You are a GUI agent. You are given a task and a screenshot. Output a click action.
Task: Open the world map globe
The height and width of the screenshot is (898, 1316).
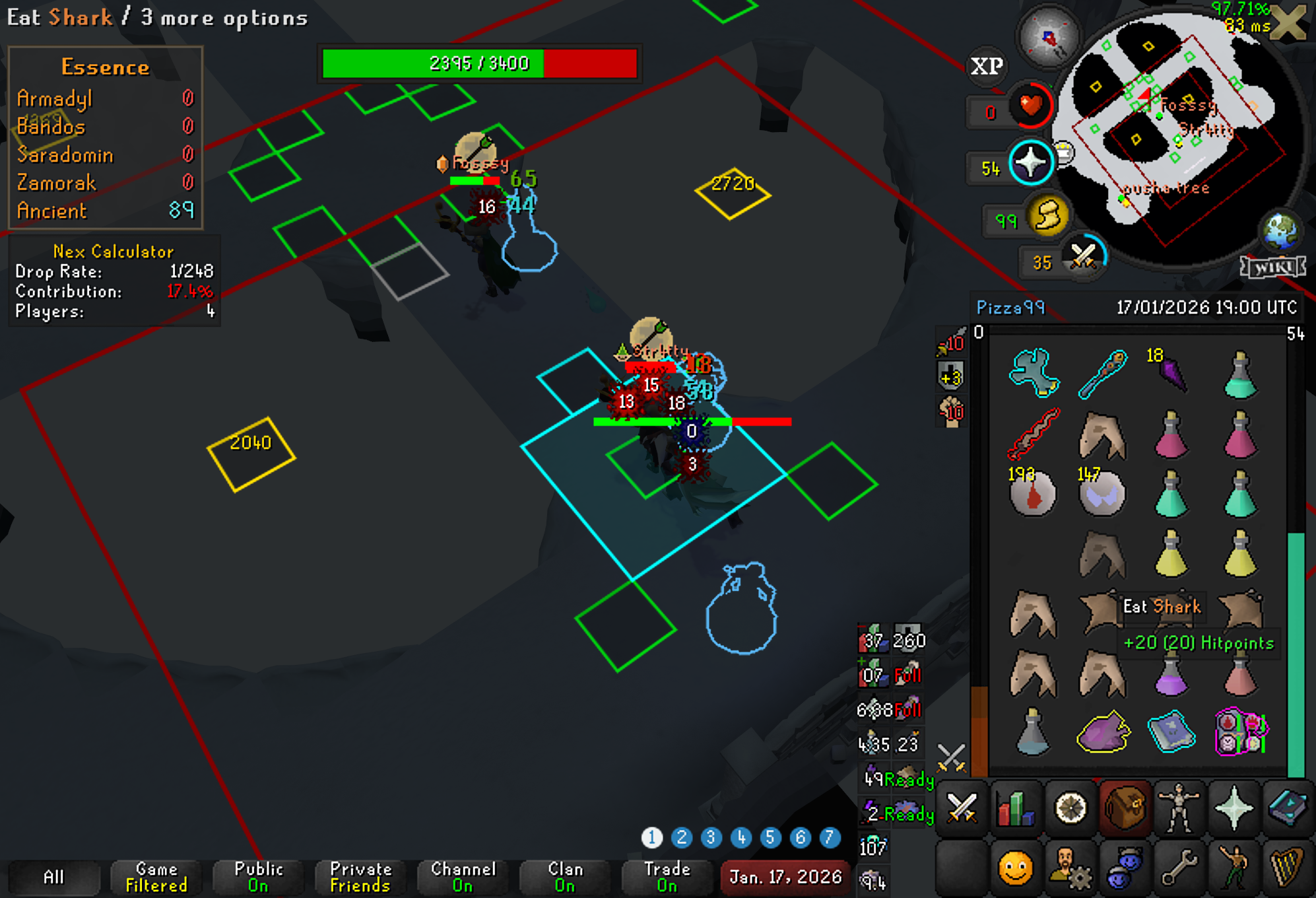point(1280,230)
